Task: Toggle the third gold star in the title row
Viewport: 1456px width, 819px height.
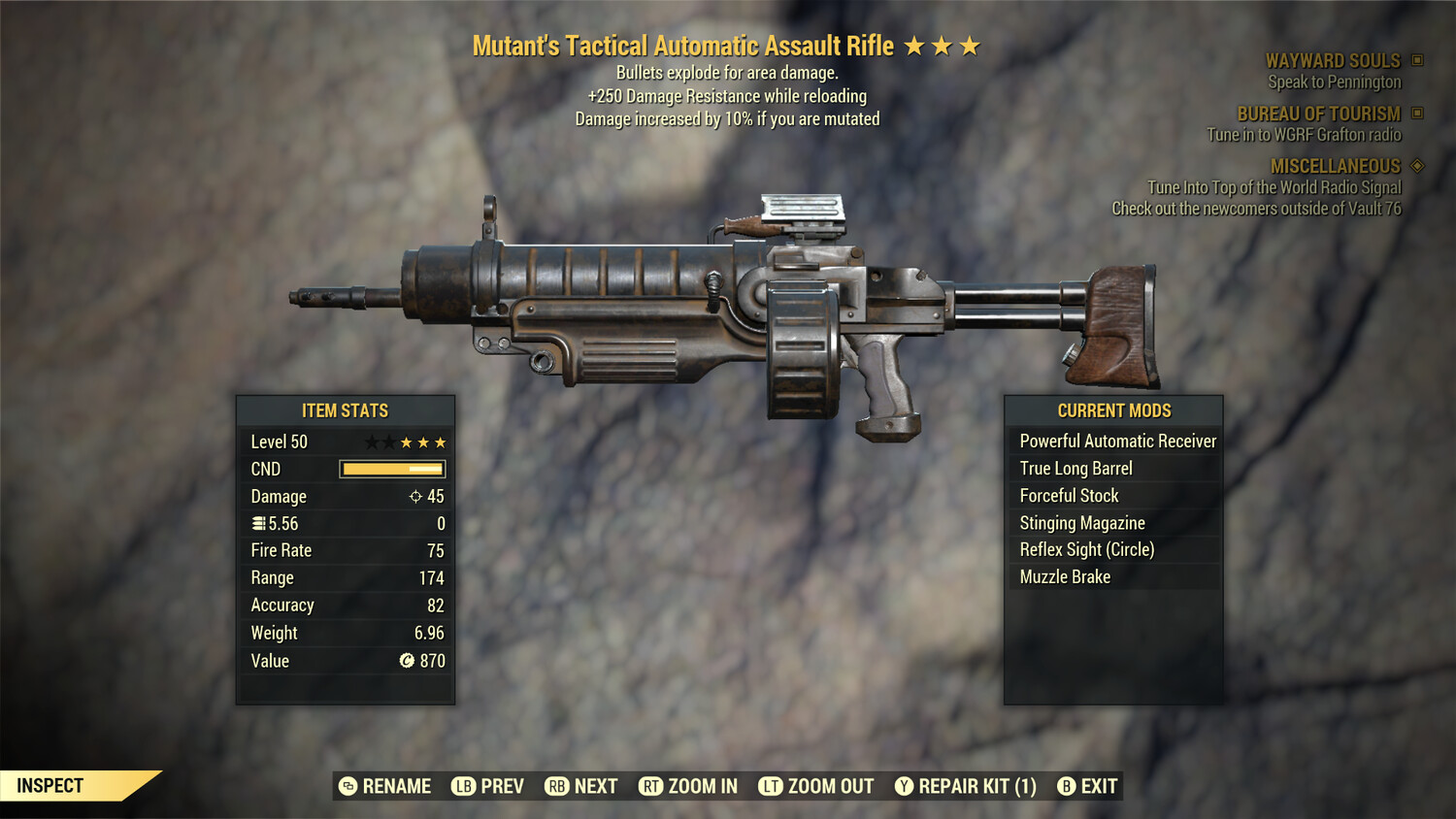Action: 970,44
